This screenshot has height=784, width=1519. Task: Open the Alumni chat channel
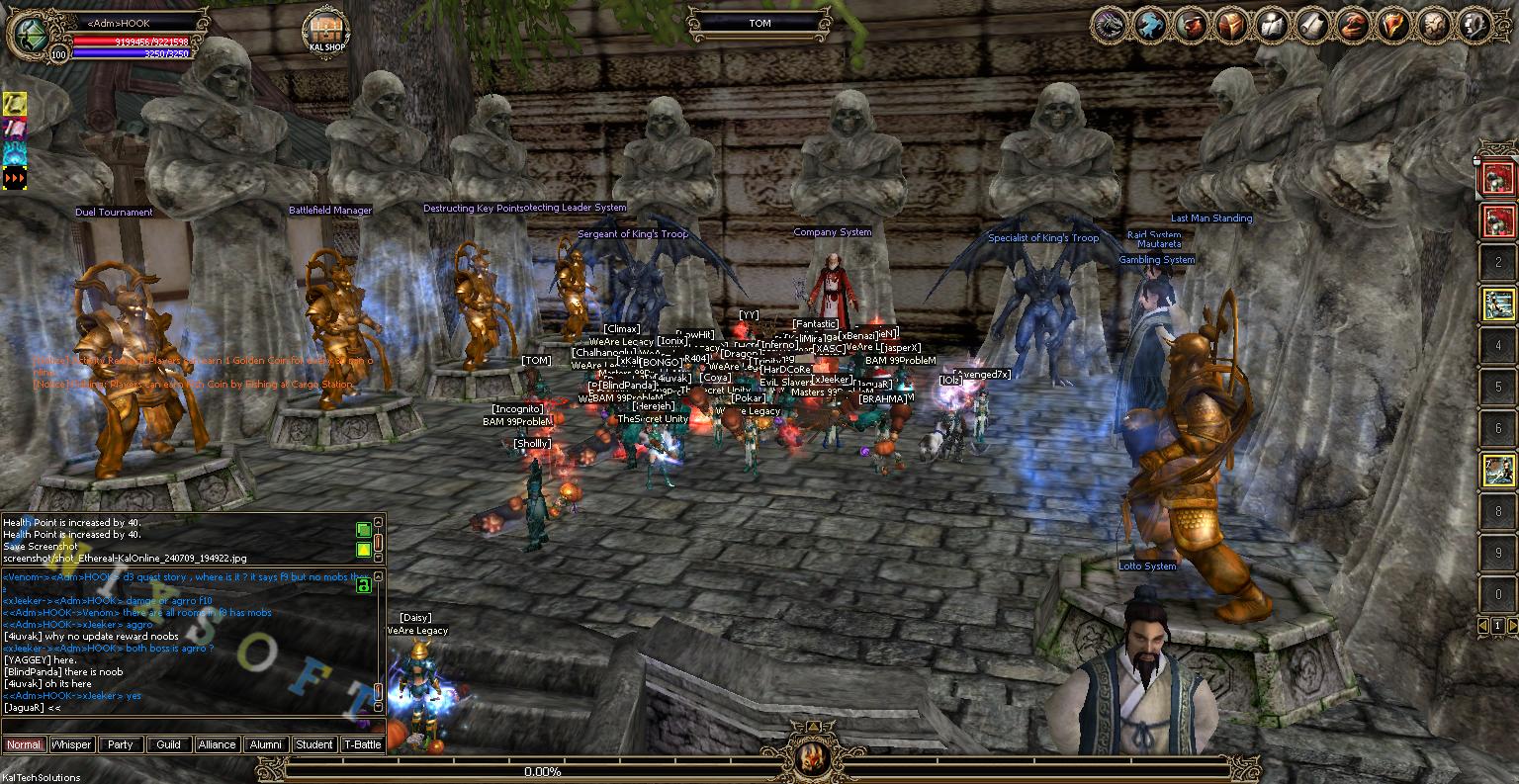pos(265,744)
